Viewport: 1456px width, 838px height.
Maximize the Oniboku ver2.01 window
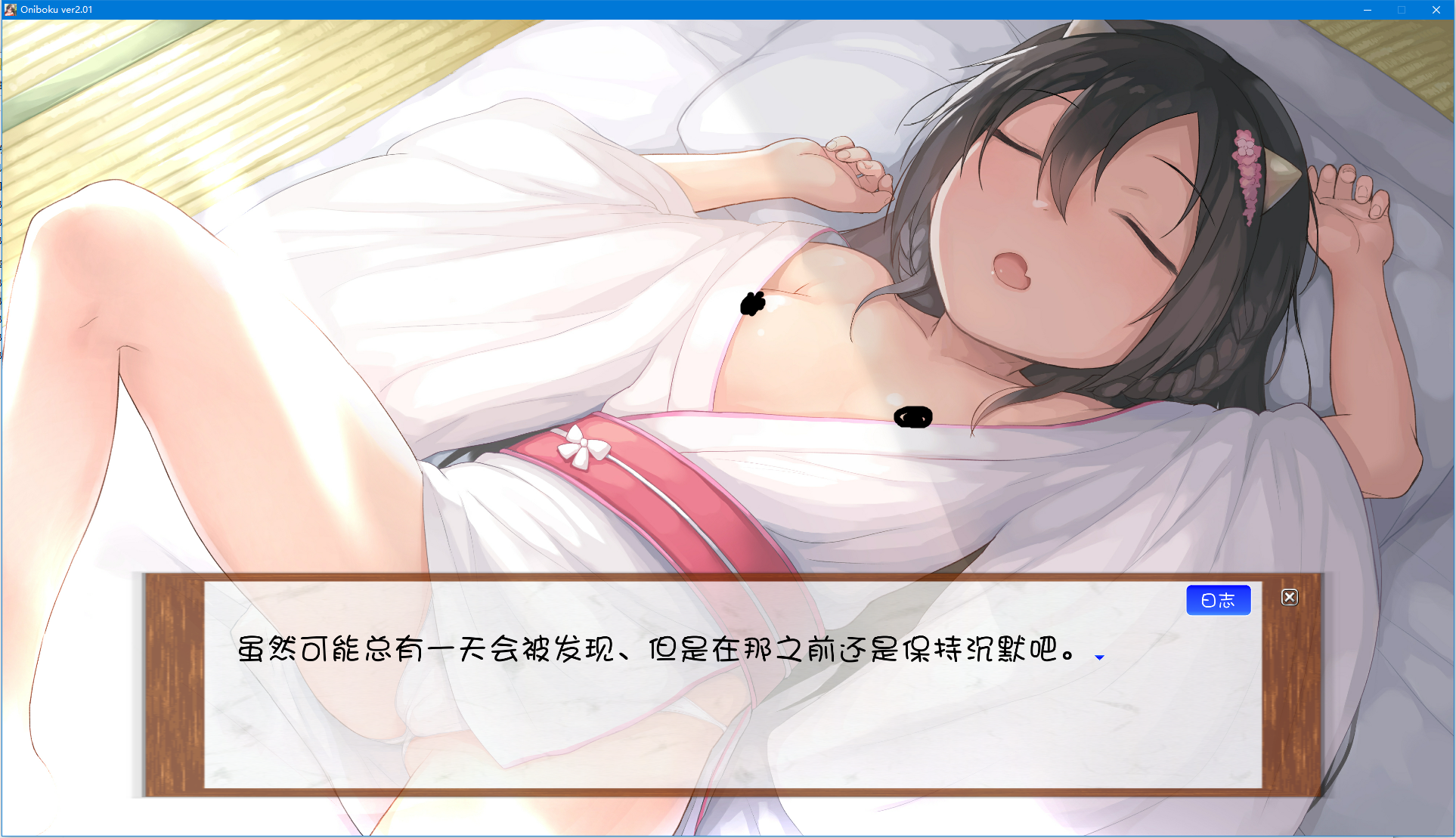[x=1400, y=10]
